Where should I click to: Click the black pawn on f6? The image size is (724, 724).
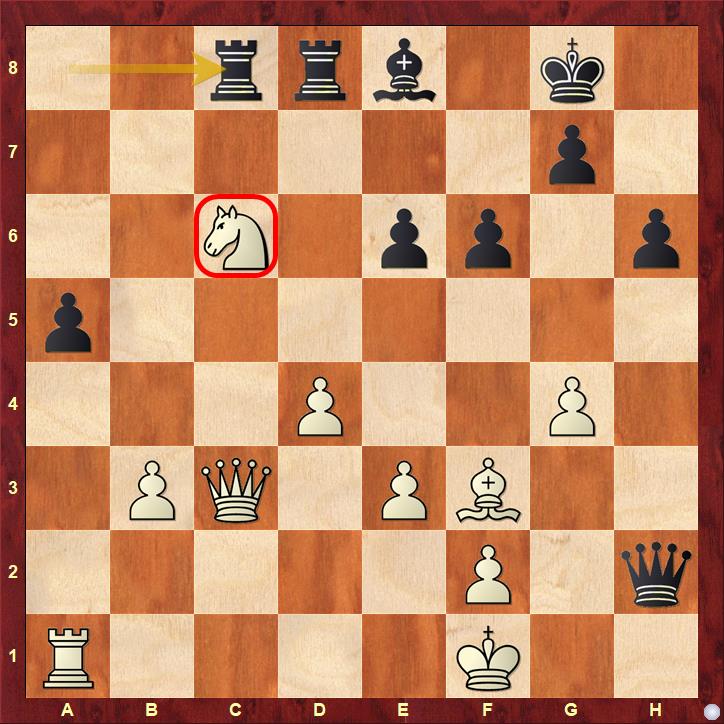point(488,236)
